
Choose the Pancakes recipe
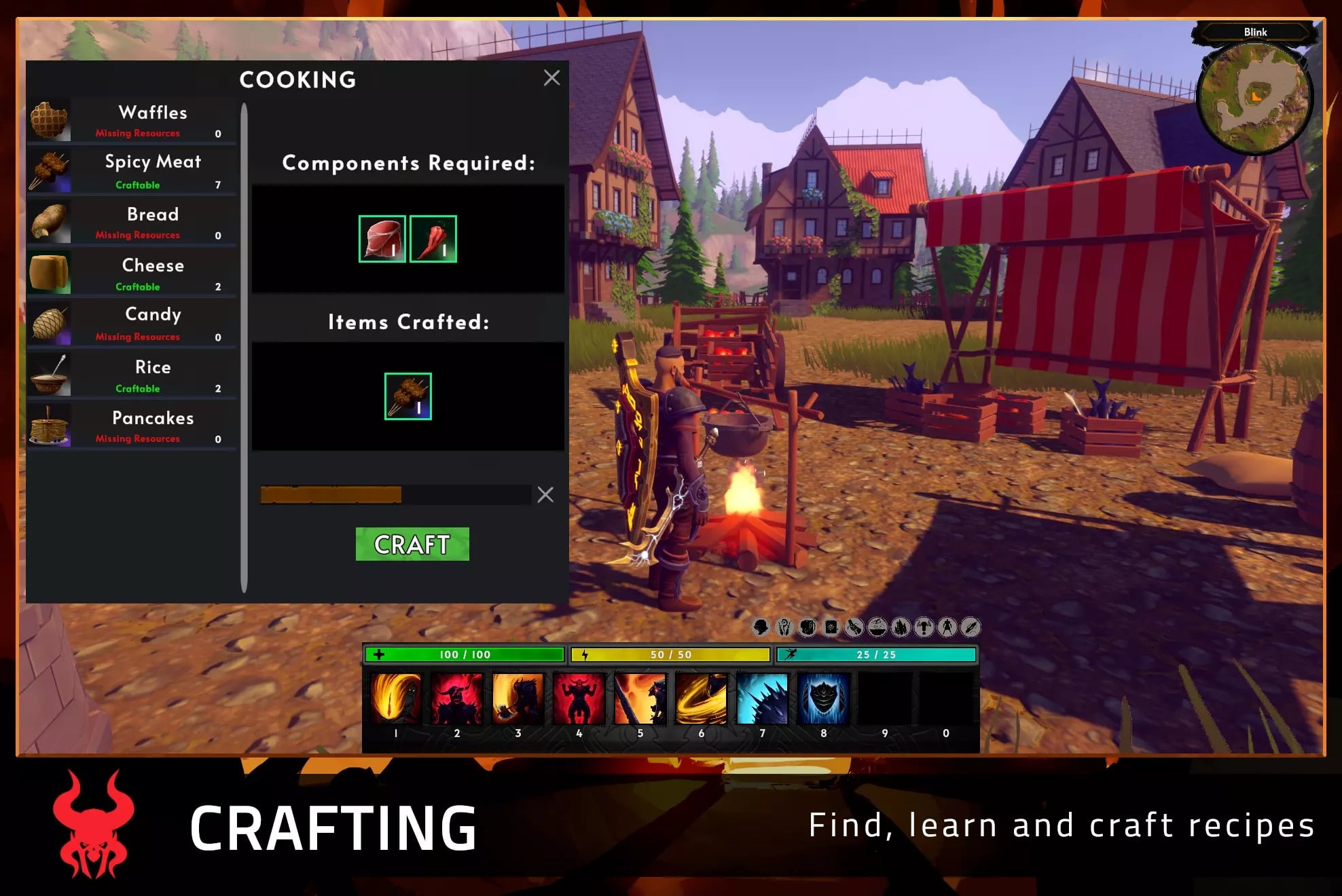132,426
